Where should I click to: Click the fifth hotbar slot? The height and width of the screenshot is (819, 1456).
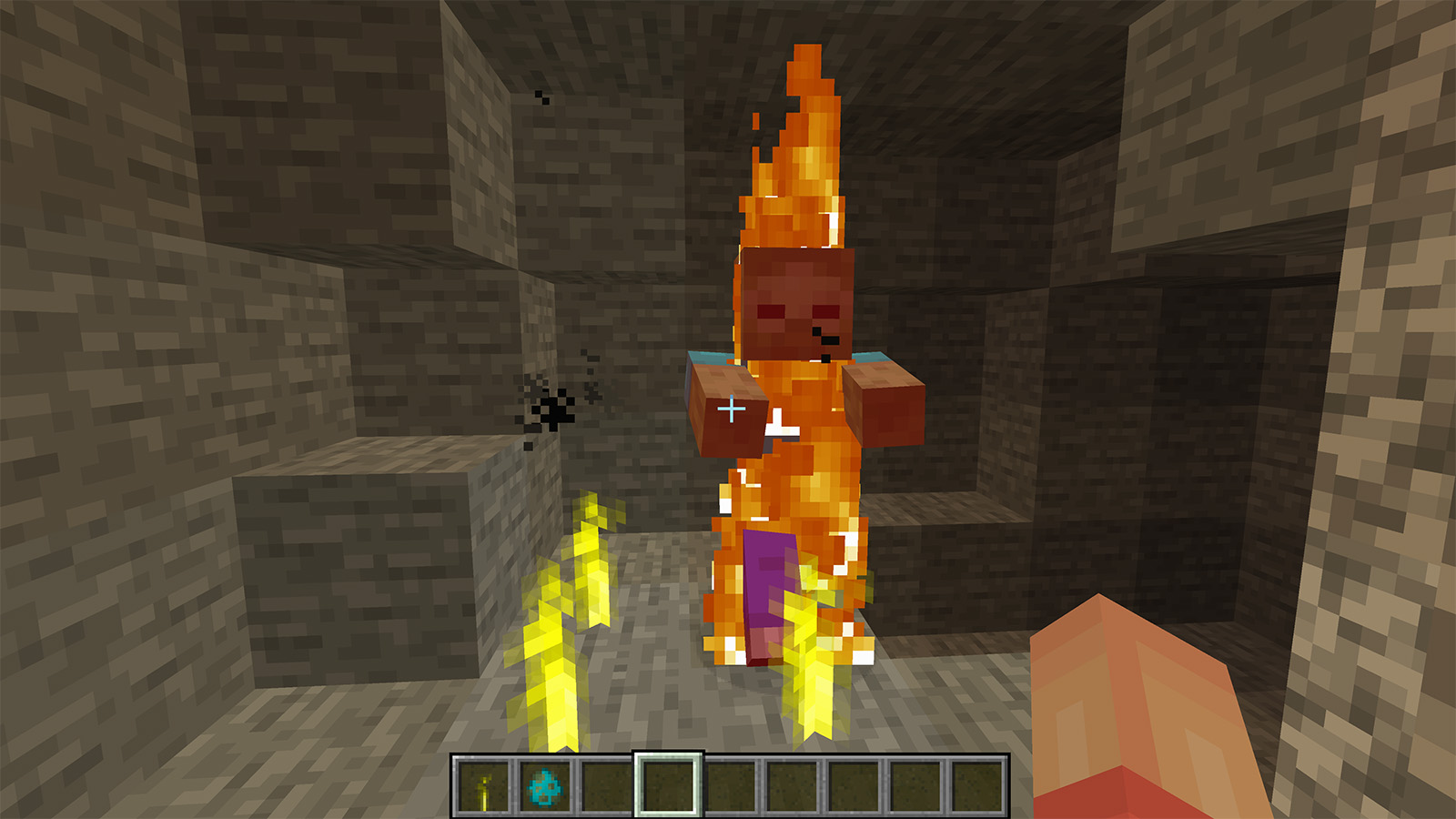(728, 786)
